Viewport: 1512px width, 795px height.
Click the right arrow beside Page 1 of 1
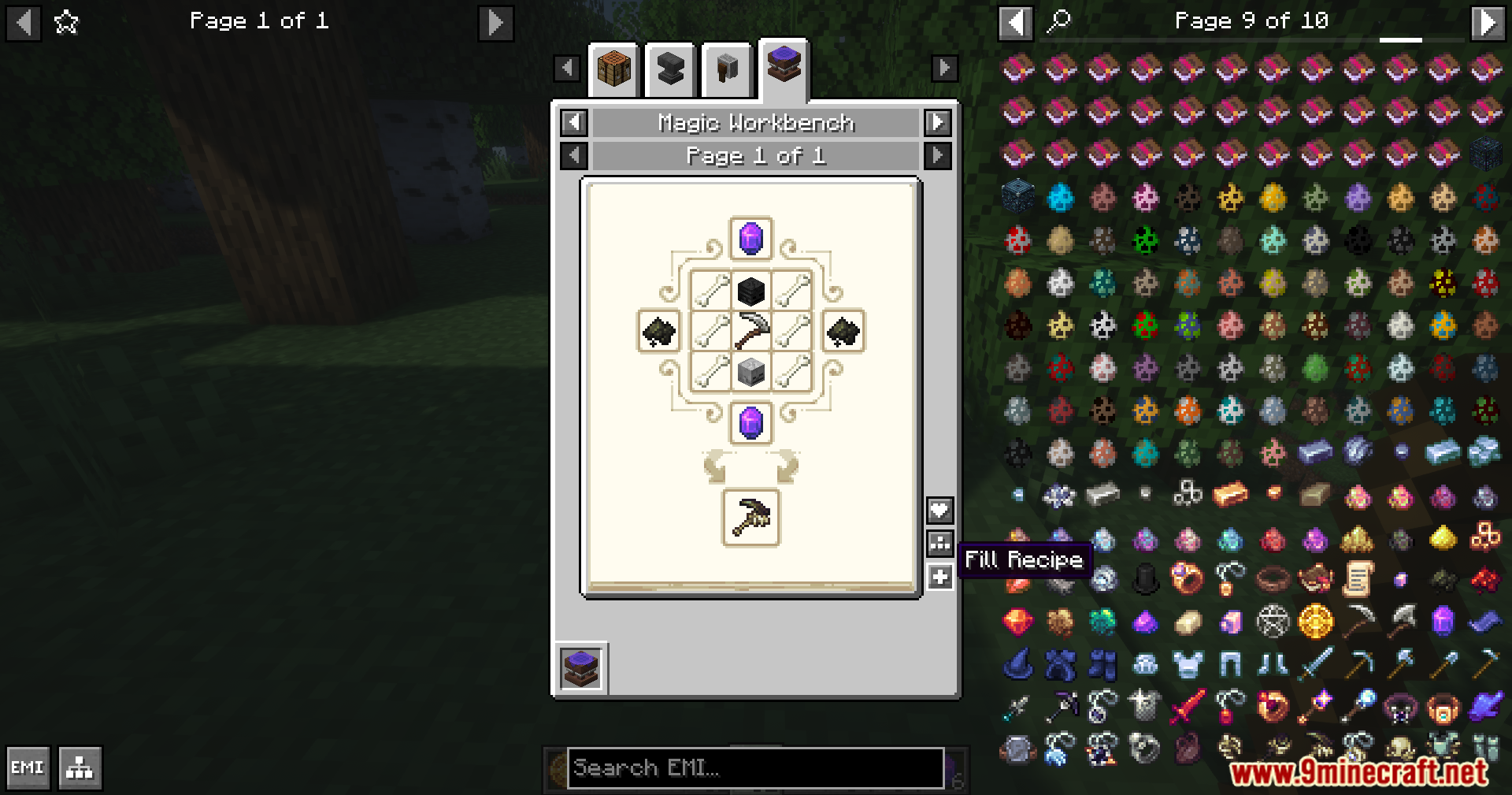[x=936, y=155]
